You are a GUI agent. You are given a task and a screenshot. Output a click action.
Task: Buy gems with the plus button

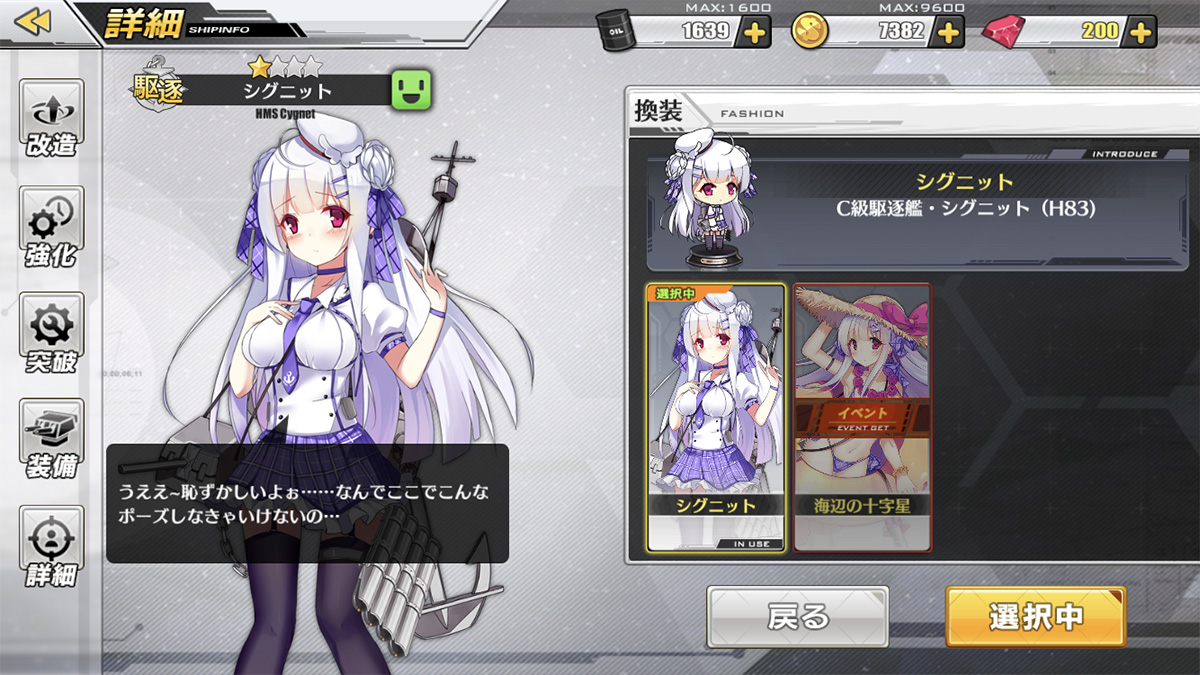(1141, 32)
